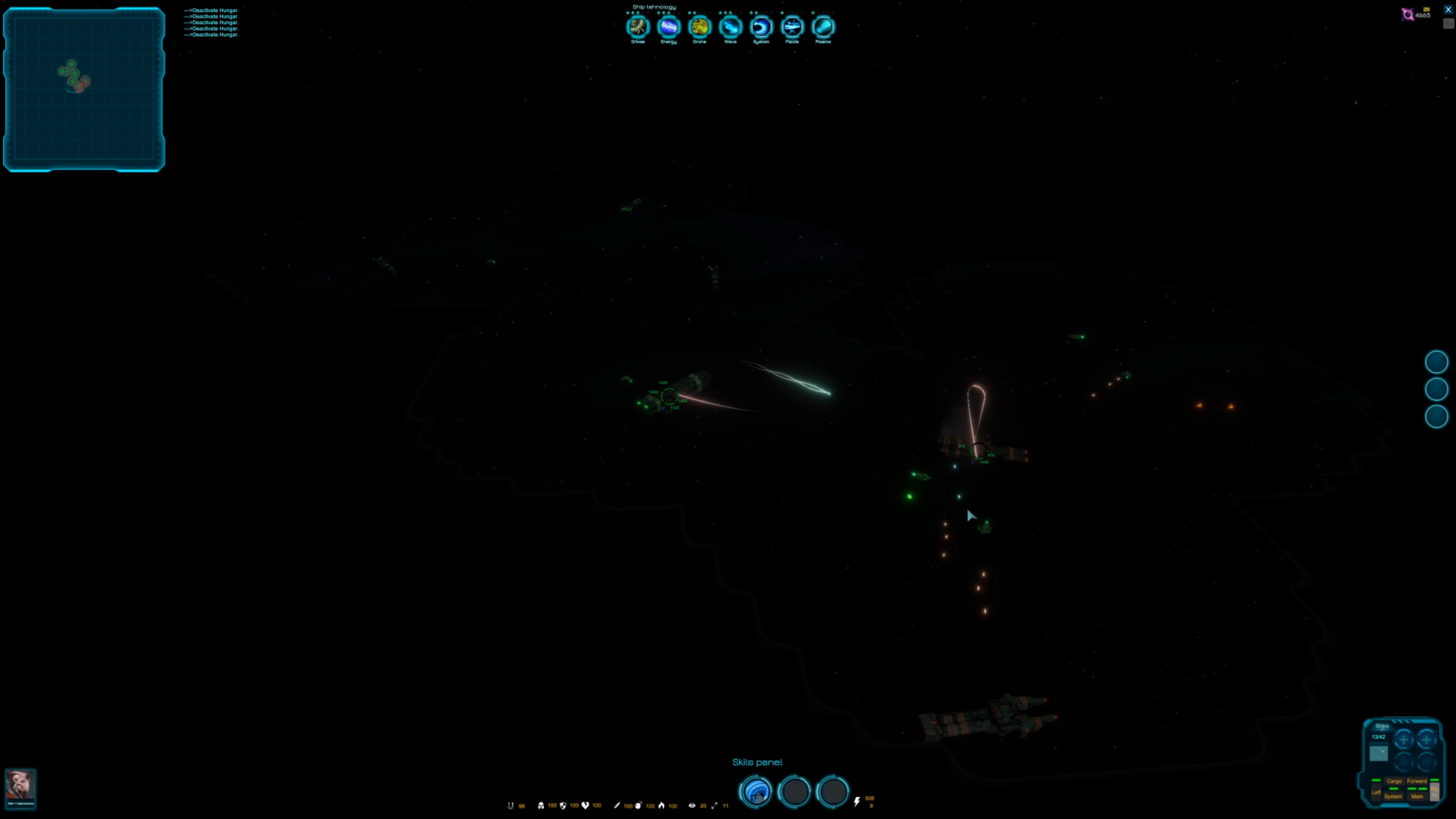Click an empty ship slot plus button
The width and height of the screenshot is (1456, 819).
(x=1403, y=740)
